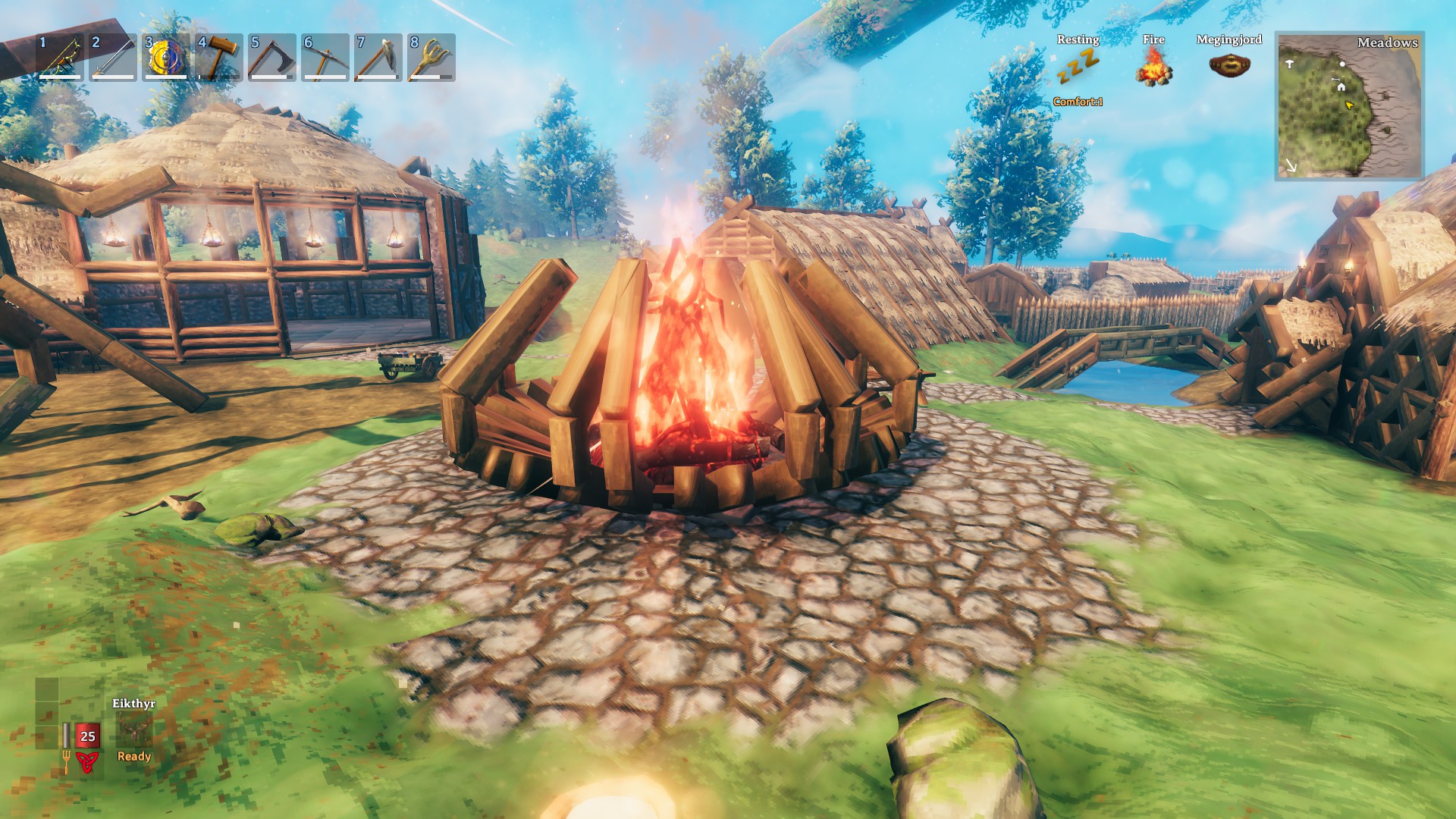Click the Ready text below Eikthyr

coord(134,757)
